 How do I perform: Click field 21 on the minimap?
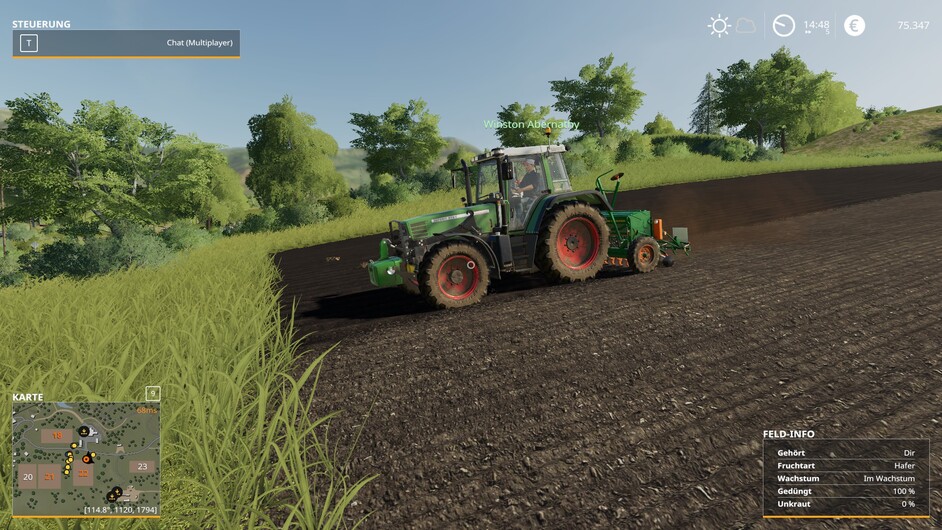(49, 476)
